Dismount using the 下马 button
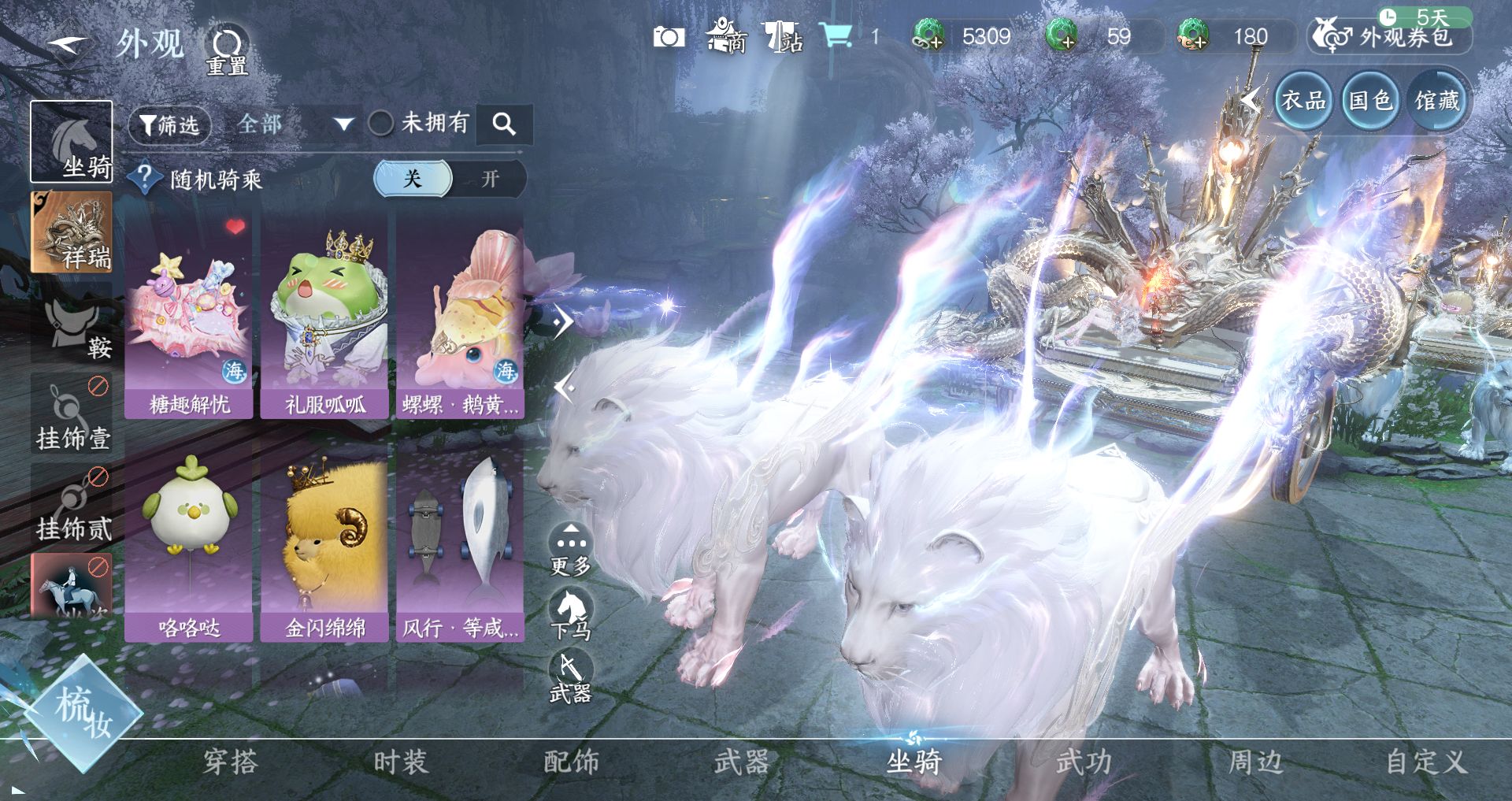This screenshot has height=801, width=1512. coord(571,615)
